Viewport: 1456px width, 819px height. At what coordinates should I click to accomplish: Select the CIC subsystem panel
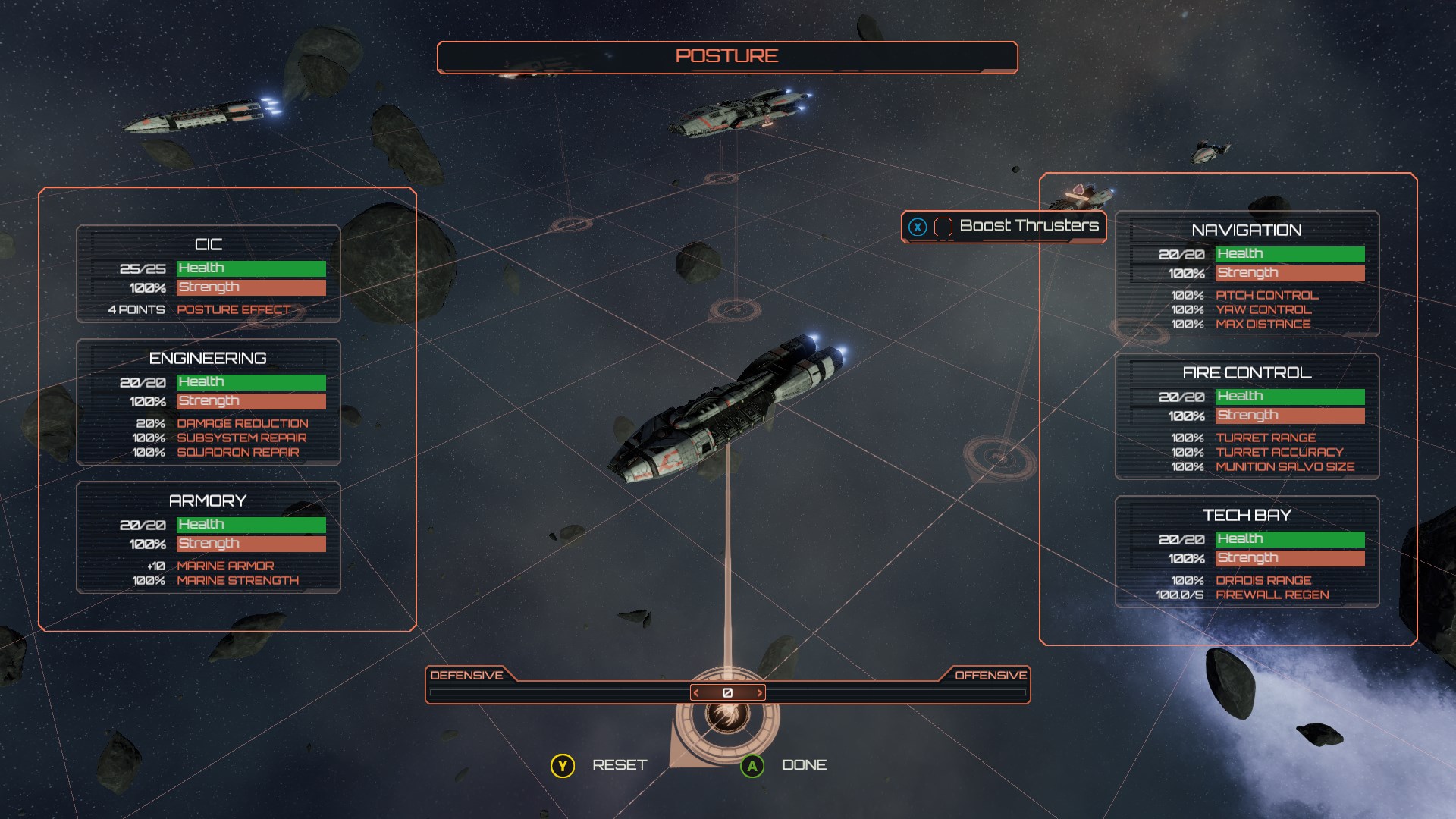pyautogui.click(x=208, y=274)
